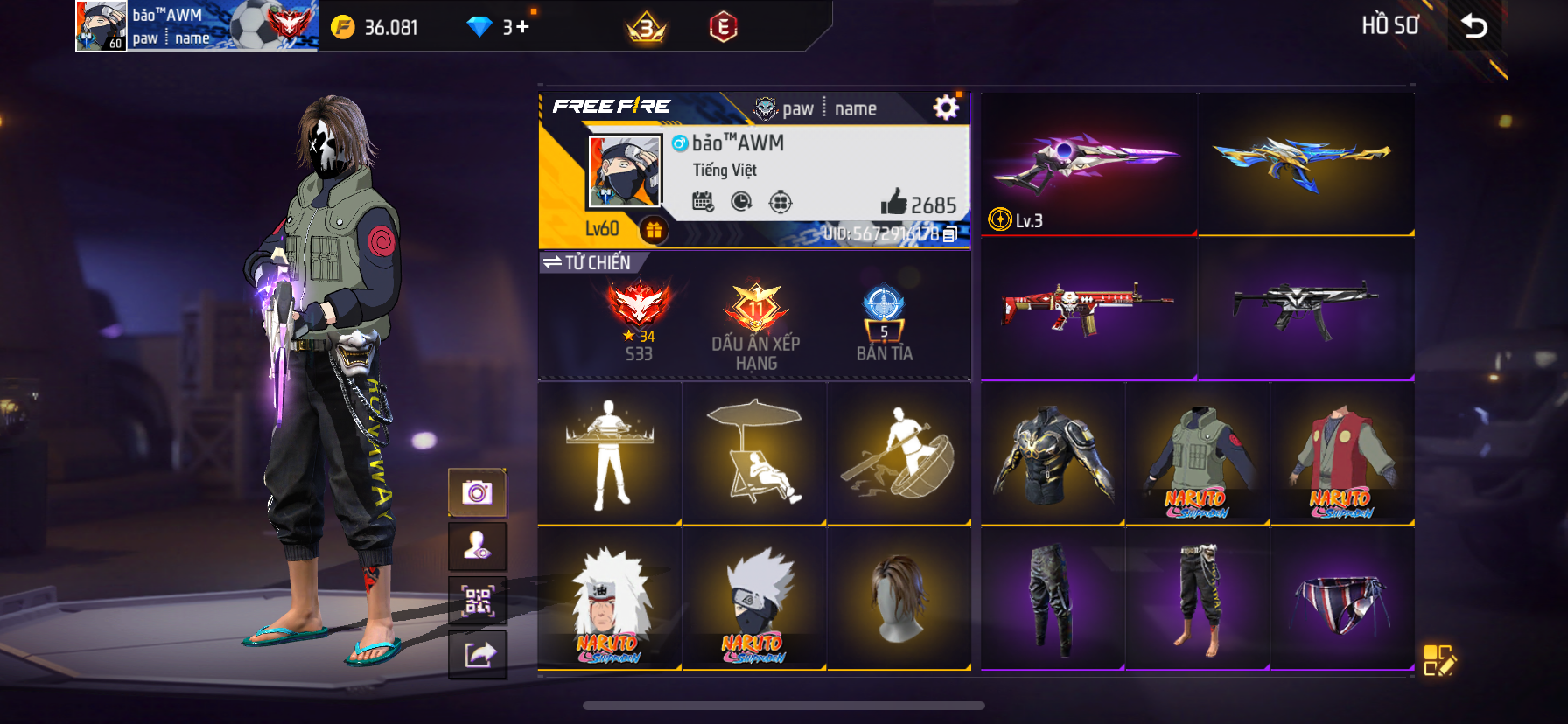The width and height of the screenshot is (1568, 724).
Task: Select the Kakashi masked head Naruto item
Action: coord(753,599)
